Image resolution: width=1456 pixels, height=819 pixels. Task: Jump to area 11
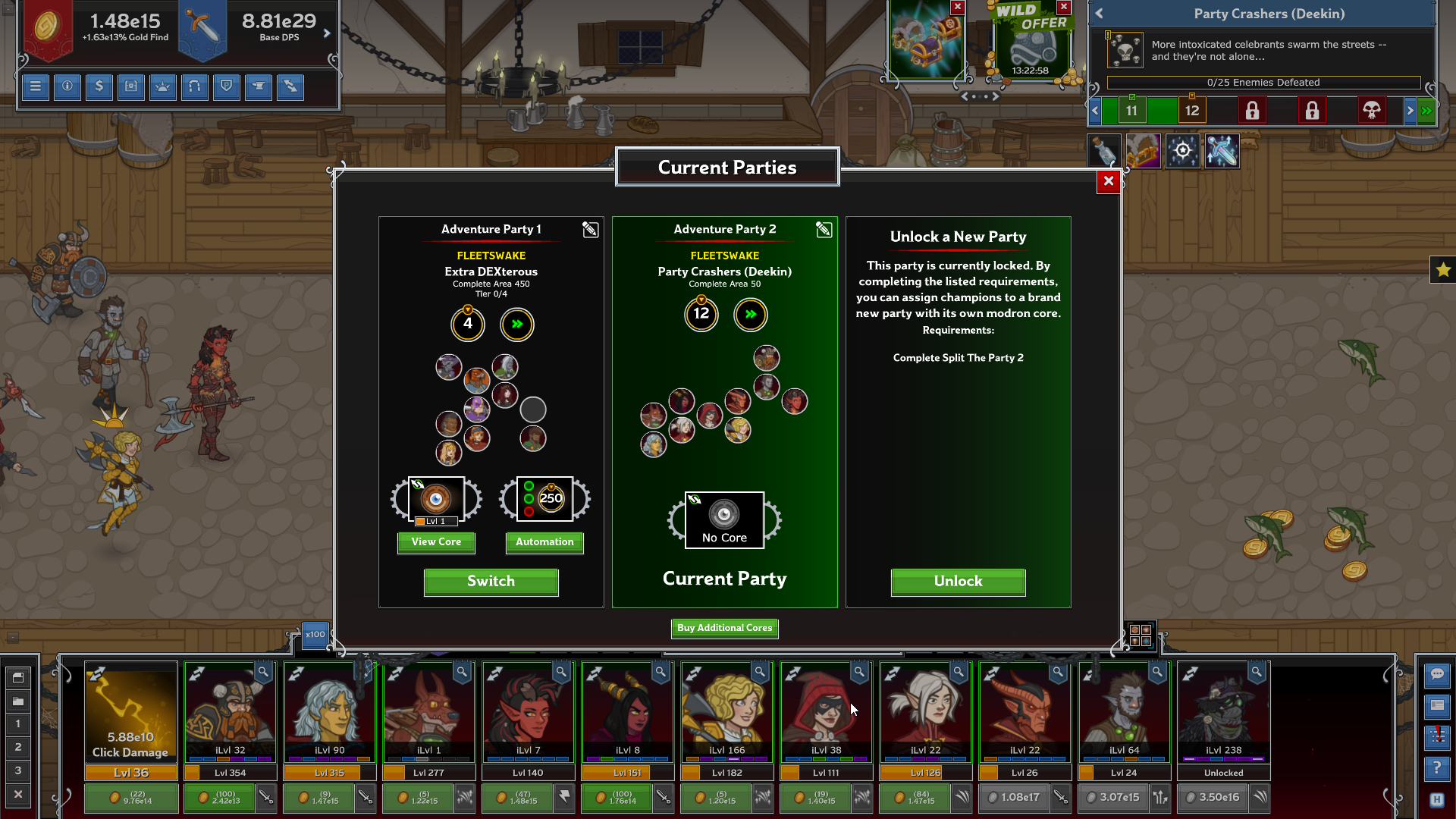[1131, 111]
